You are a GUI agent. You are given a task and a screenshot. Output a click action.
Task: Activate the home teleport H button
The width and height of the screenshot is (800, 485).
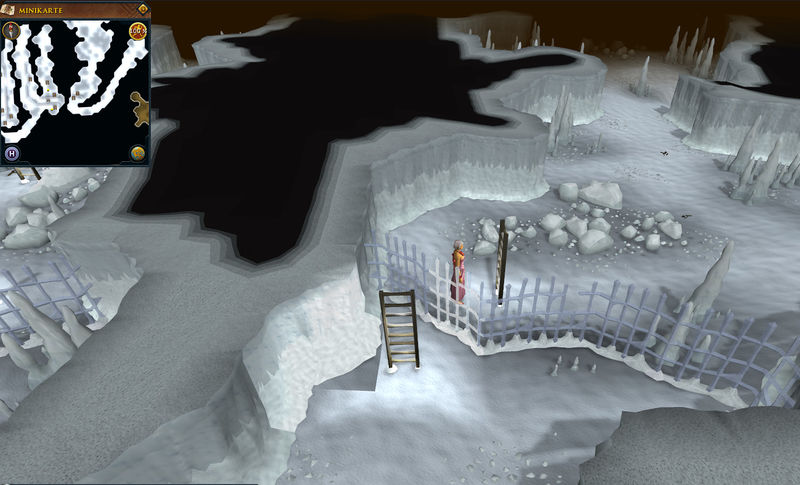pyautogui.click(x=12, y=153)
